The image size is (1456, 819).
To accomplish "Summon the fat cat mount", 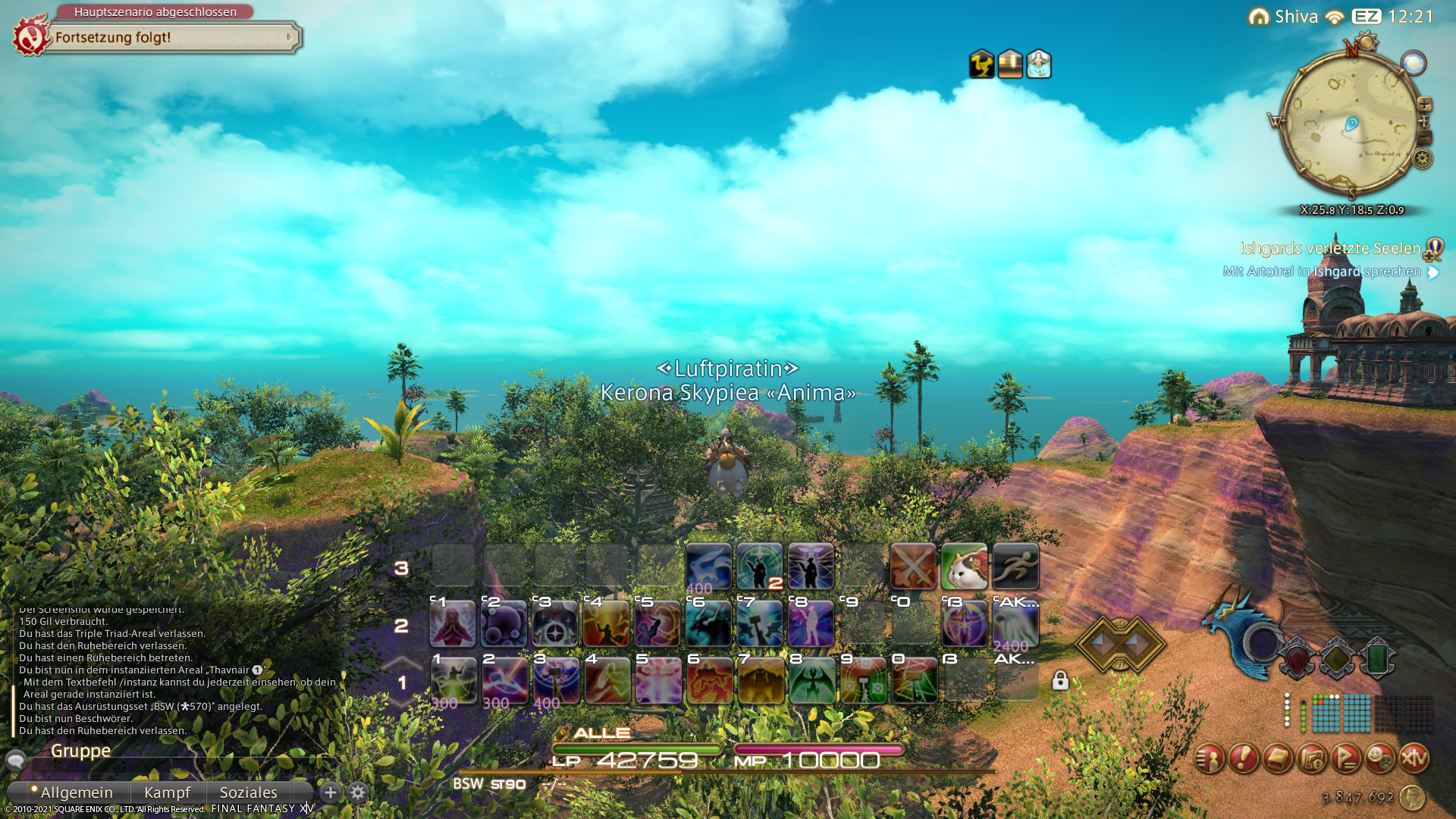I will tap(964, 566).
